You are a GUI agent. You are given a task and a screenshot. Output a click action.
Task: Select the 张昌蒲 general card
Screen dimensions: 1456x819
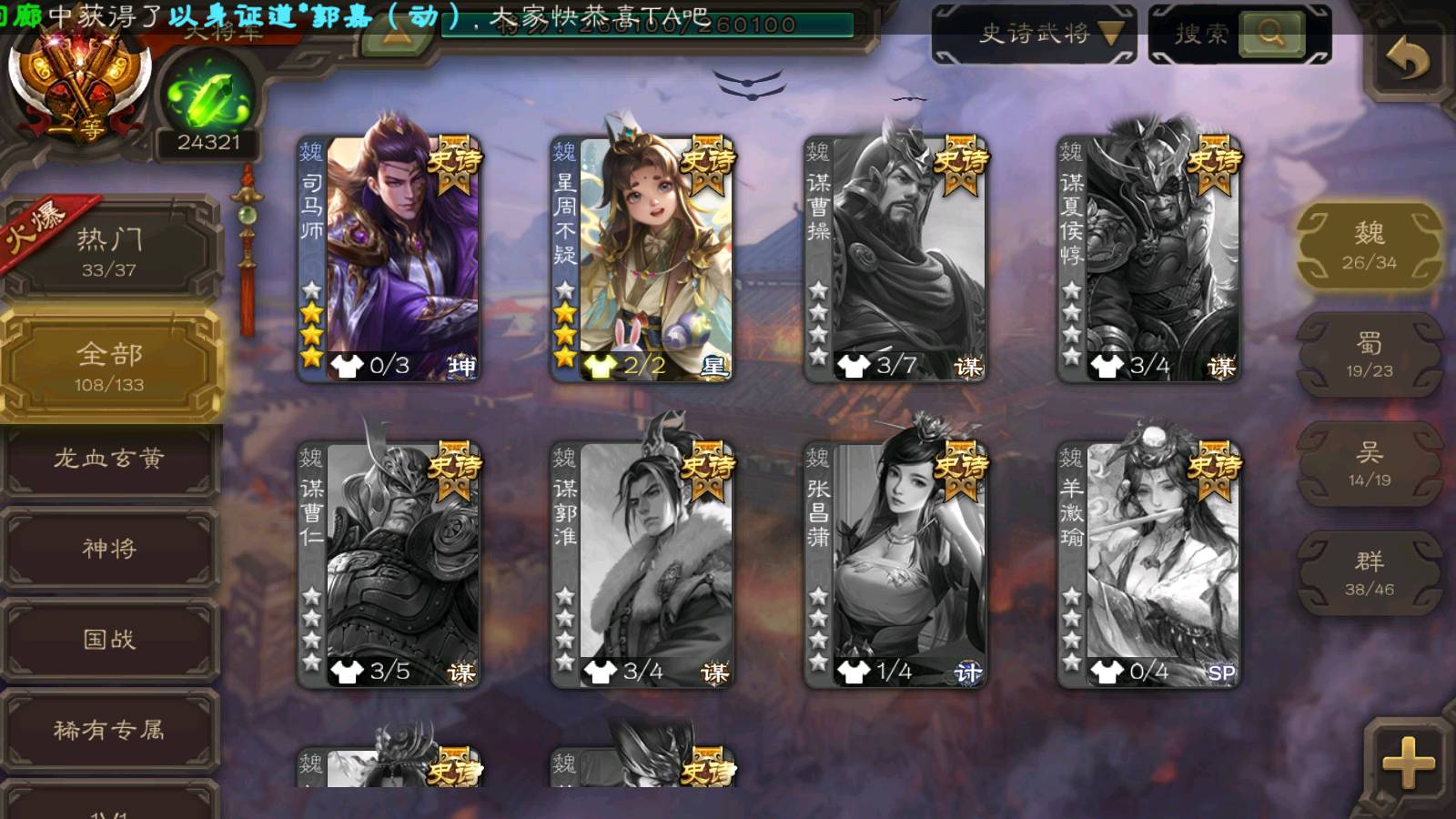point(895,564)
